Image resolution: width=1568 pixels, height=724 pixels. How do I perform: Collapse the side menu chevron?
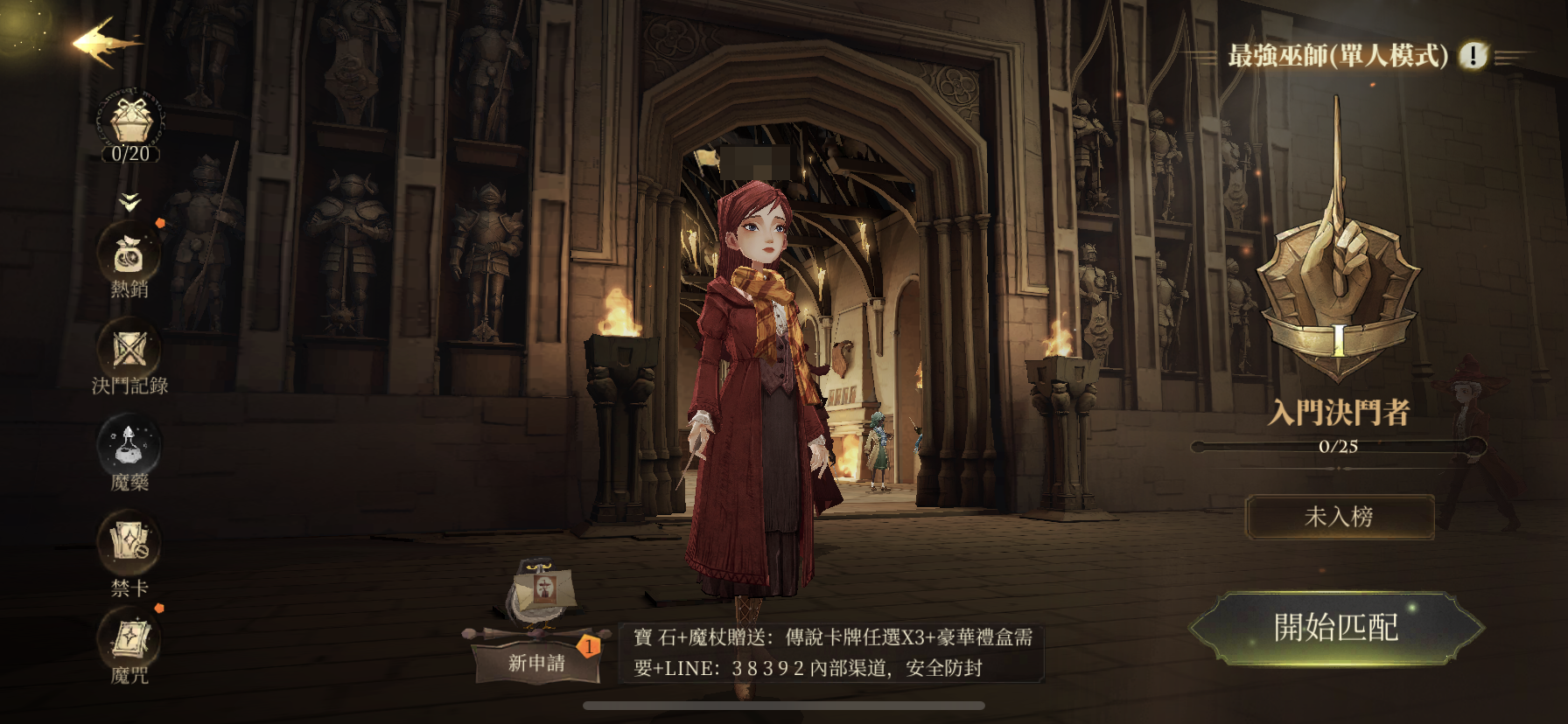129,203
